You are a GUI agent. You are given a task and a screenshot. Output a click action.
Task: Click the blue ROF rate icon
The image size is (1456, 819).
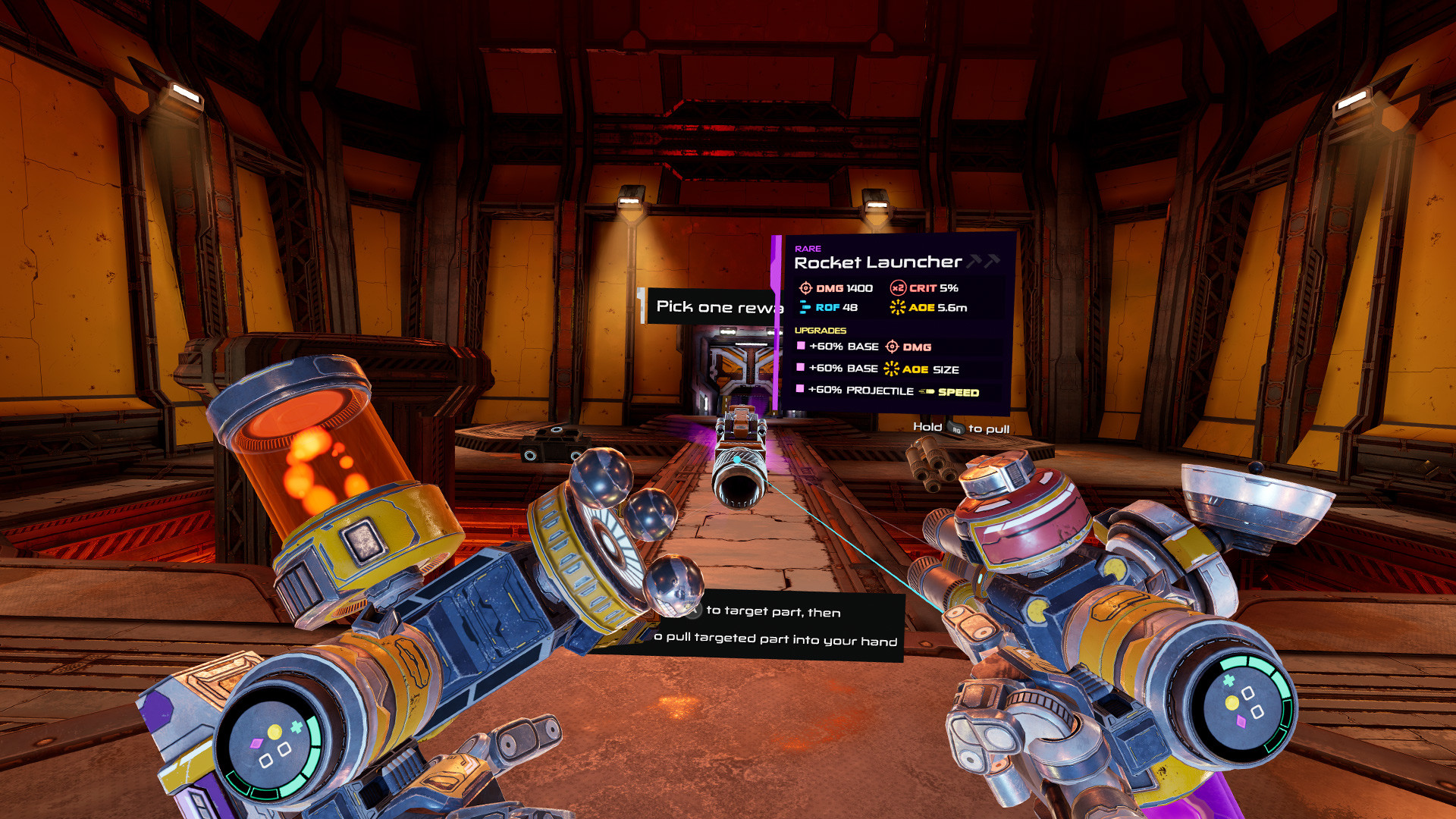(x=804, y=308)
